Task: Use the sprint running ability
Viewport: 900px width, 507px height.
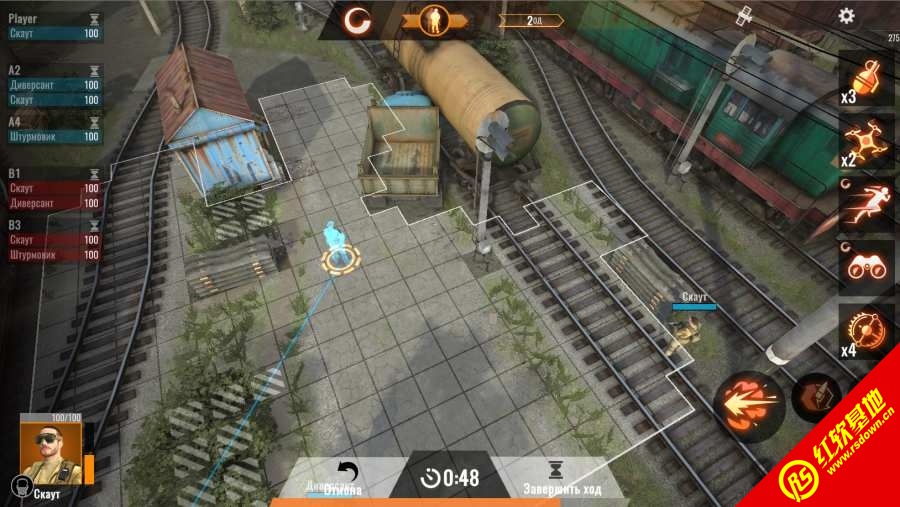Action: click(864, 203)
